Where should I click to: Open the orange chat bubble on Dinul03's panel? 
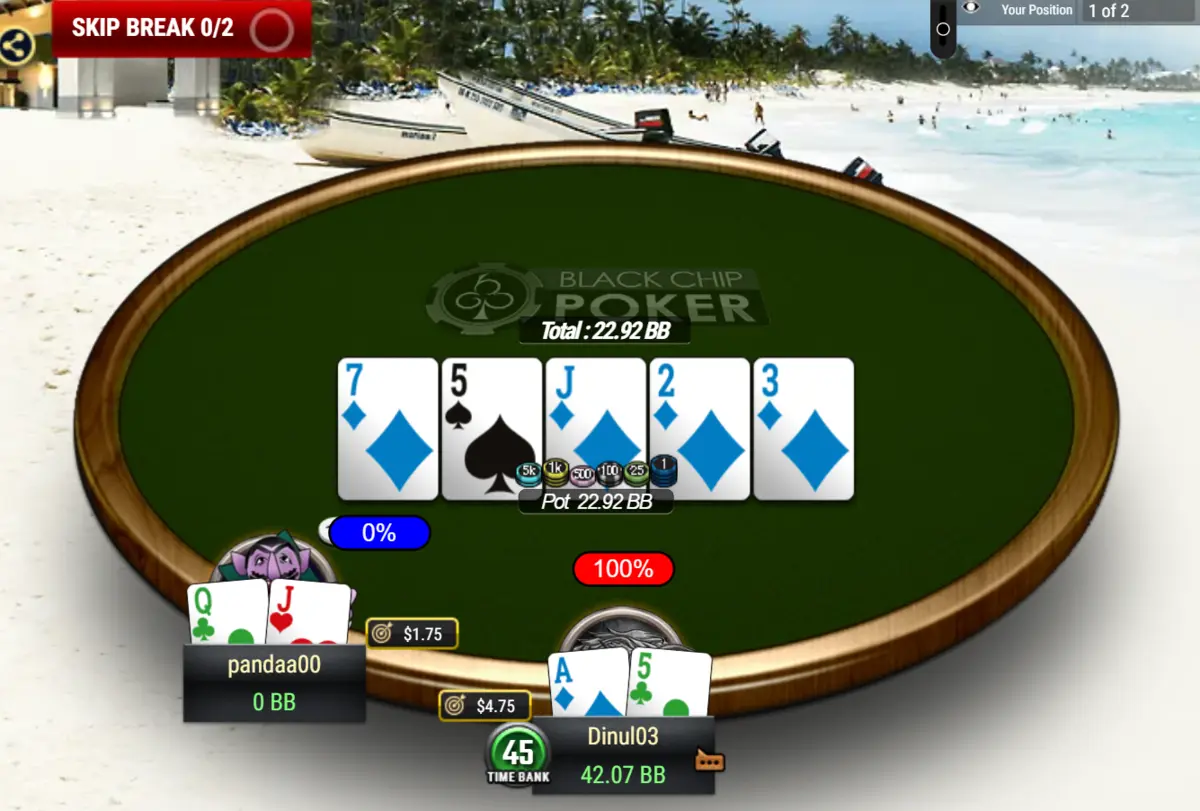(709, 761)
